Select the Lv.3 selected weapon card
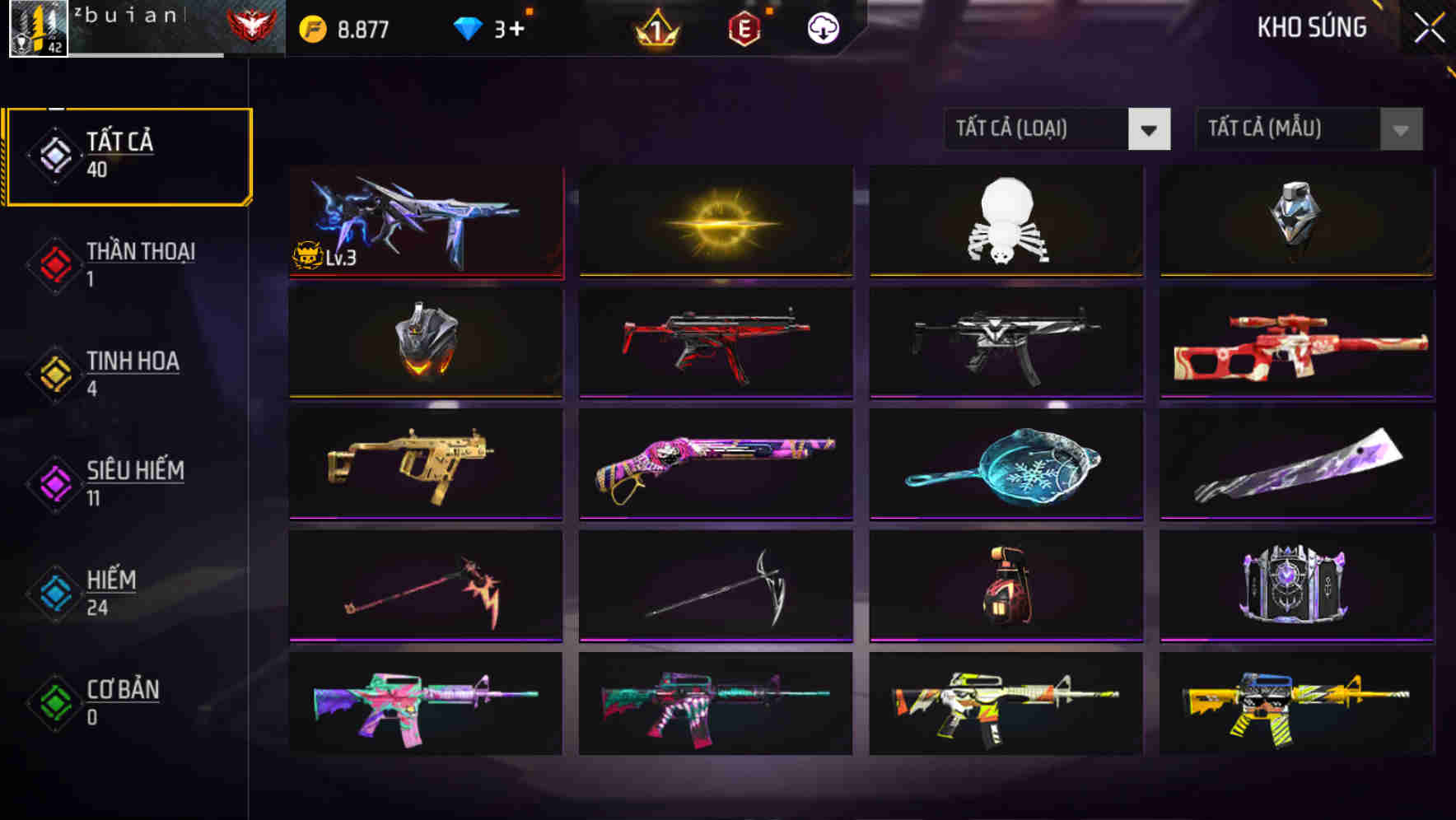 (427, 222)
